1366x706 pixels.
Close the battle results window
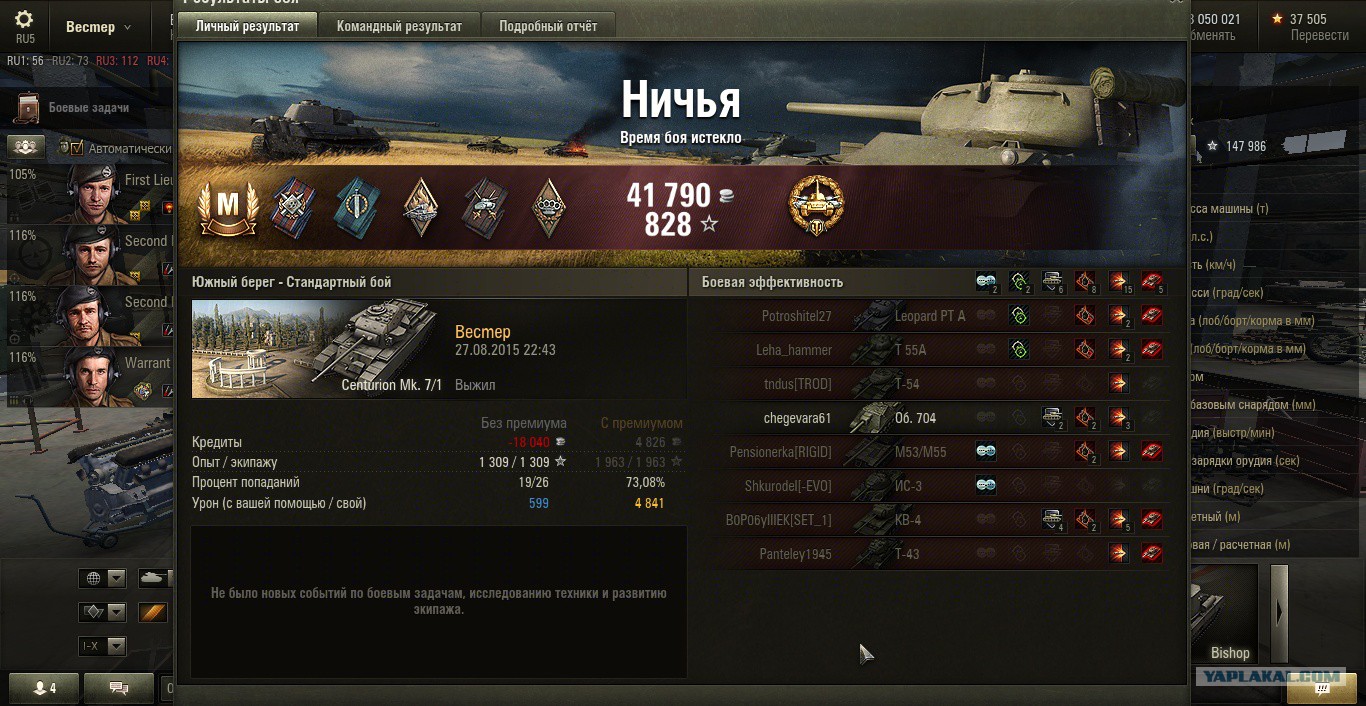click(x=1176, y=3)
